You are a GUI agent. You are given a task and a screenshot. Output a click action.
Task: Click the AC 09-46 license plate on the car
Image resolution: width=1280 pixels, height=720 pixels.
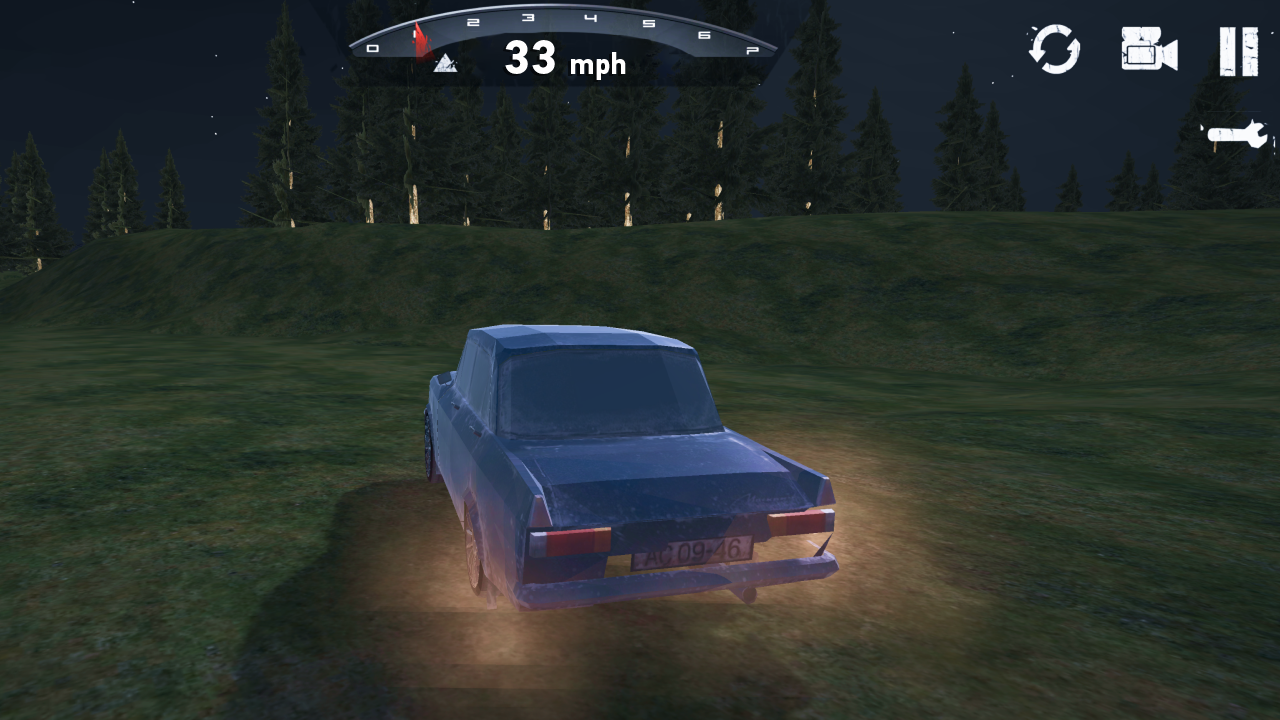click(690, 552)
